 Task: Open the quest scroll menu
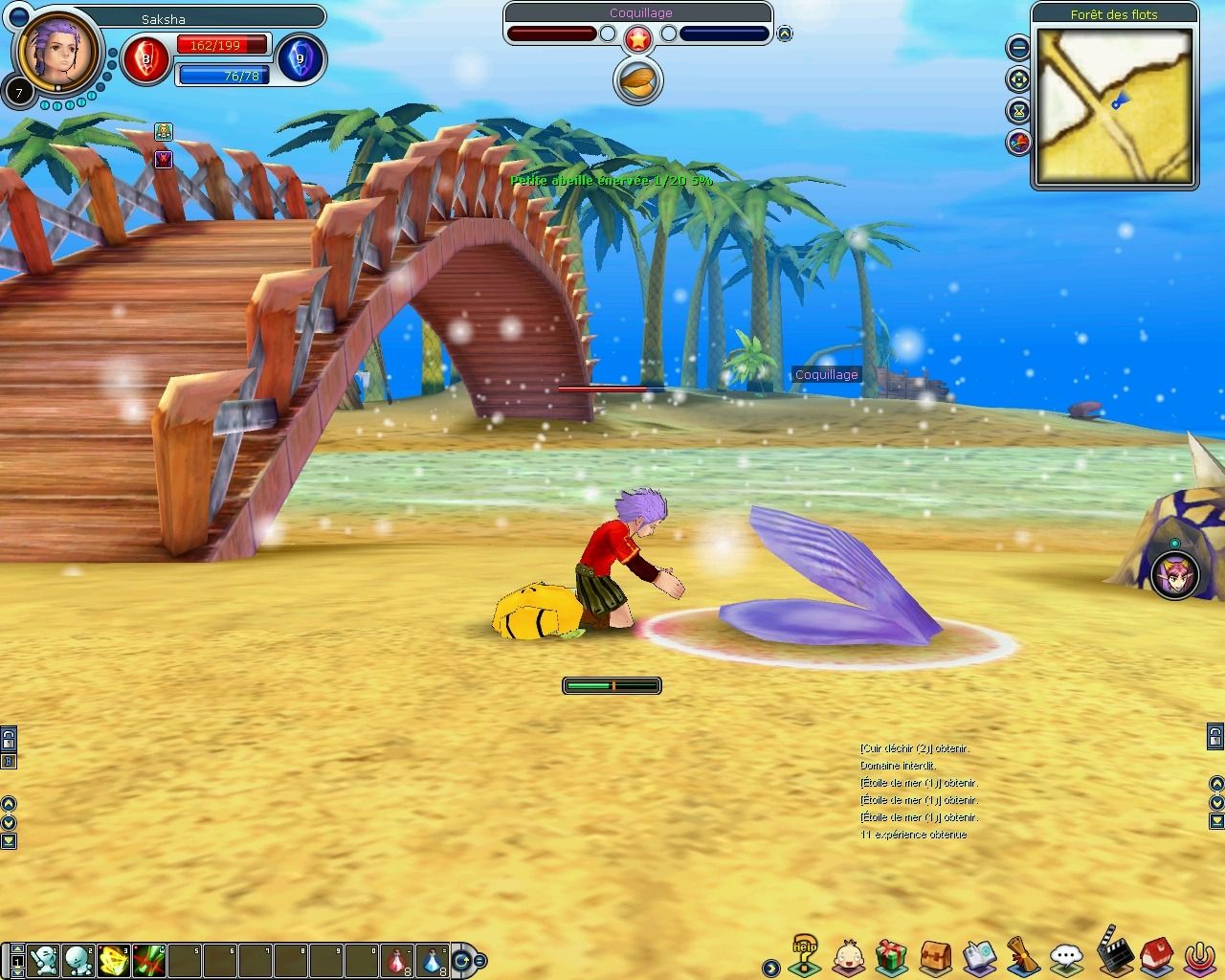tap(1023, 955)
